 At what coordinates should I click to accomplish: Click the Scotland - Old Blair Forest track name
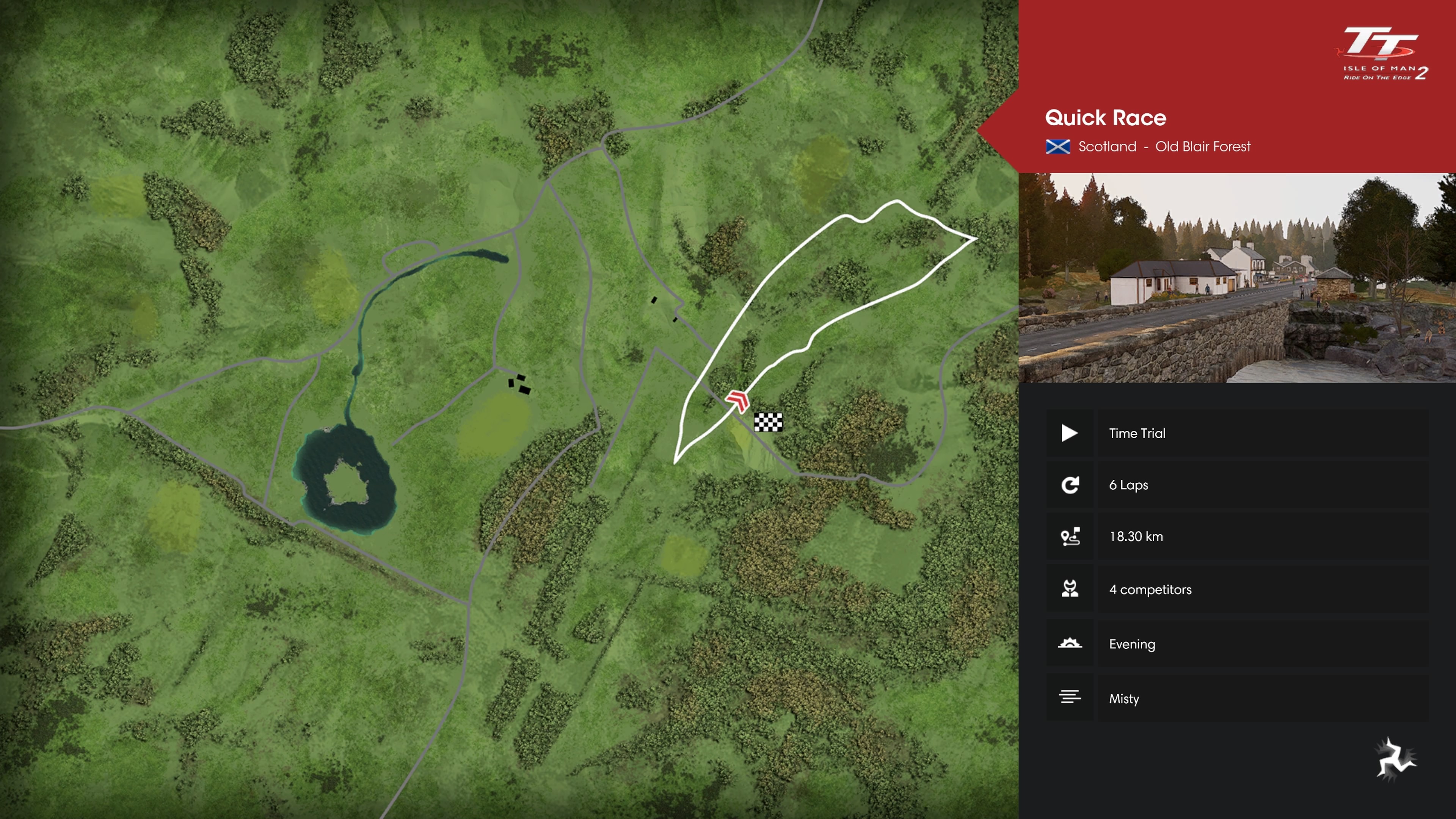tap(1163, 147)
